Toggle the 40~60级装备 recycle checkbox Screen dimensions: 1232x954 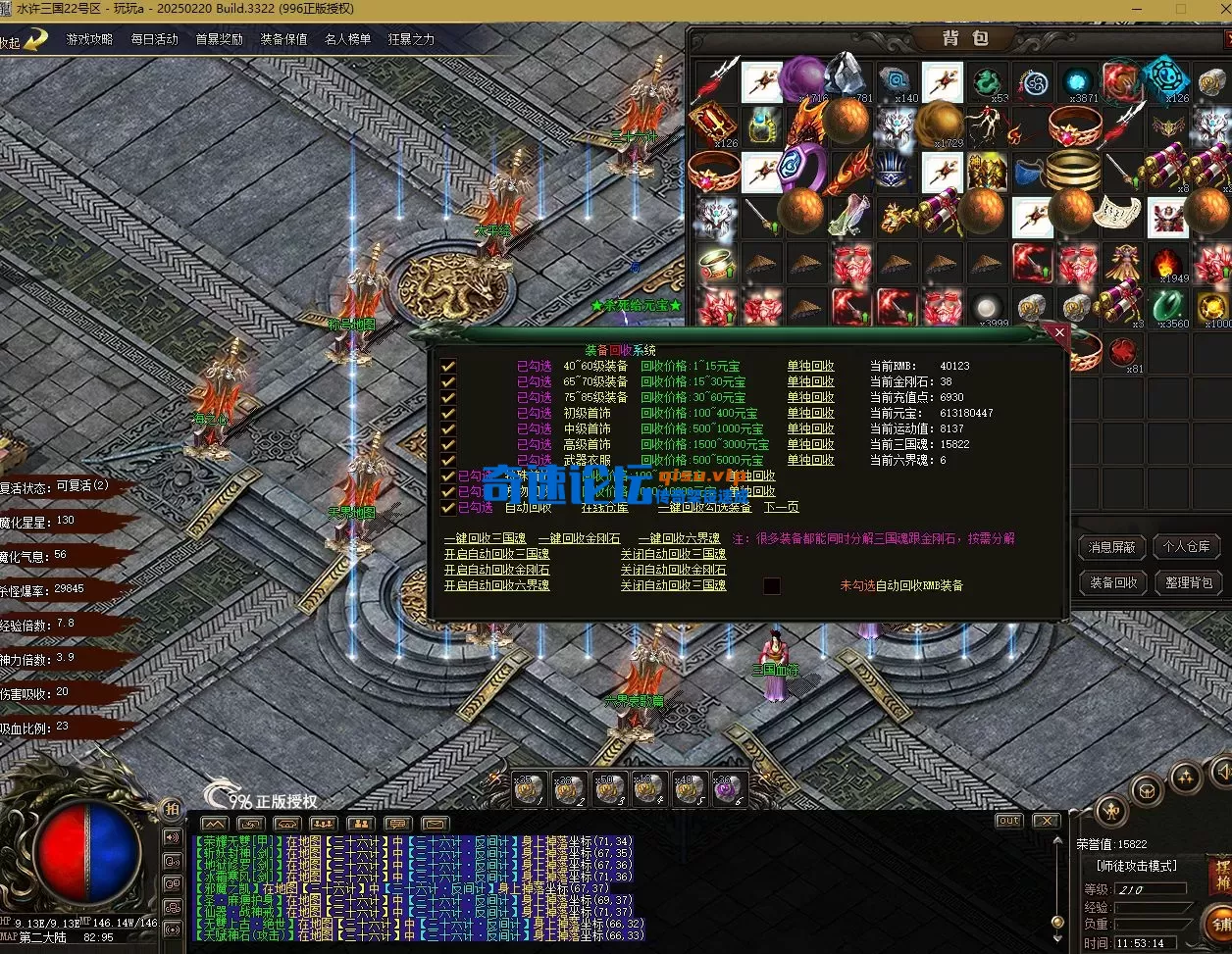coord(448,367)
